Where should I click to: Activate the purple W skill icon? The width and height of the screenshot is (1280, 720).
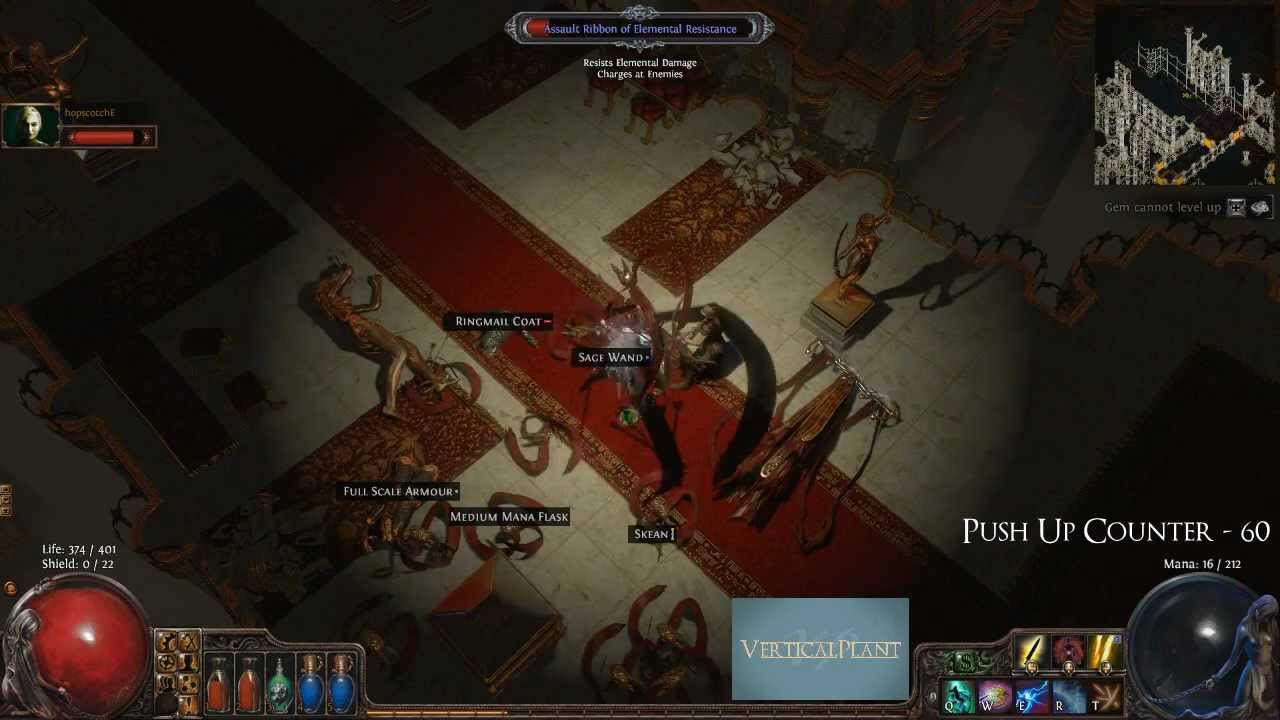coord(995,695)
